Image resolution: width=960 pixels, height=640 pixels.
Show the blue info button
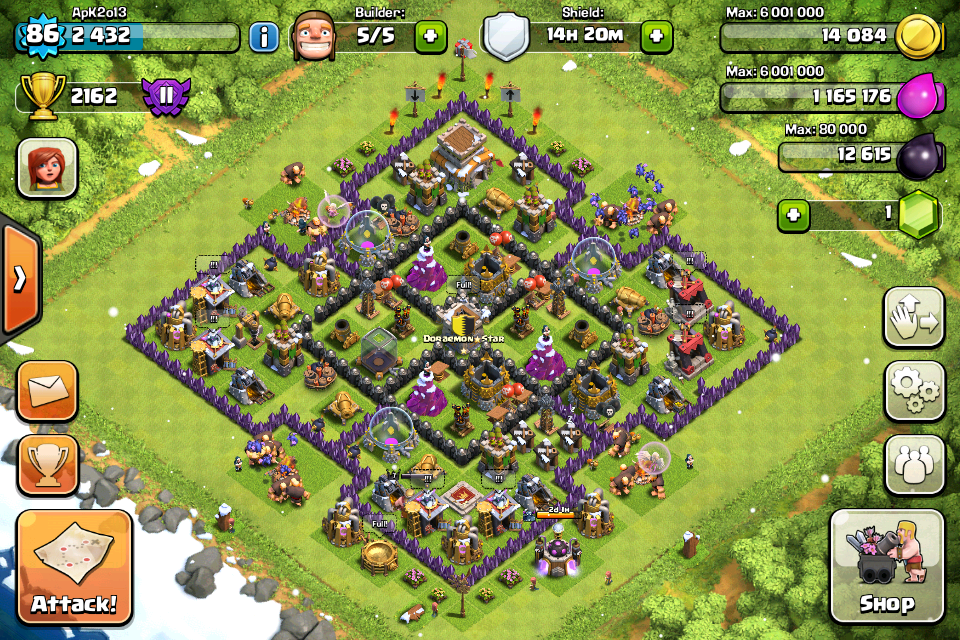(x=264, y=38)
